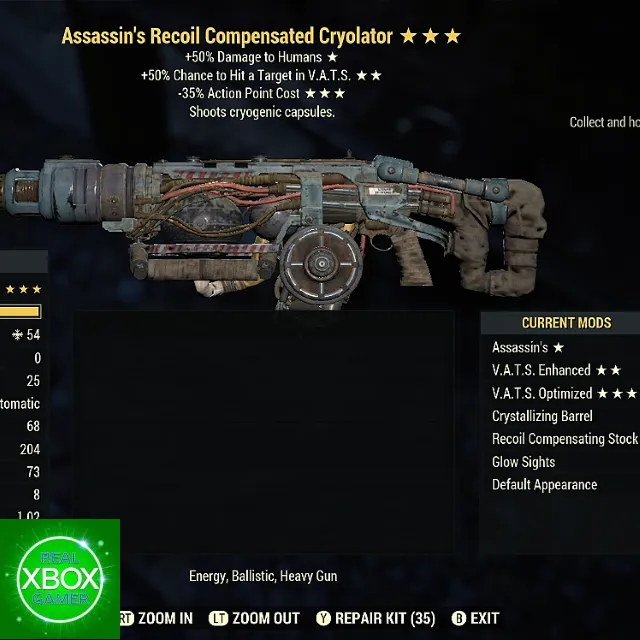Click the Real Xbox Gamer logo

pyautogui.click(x=59, y=579)
